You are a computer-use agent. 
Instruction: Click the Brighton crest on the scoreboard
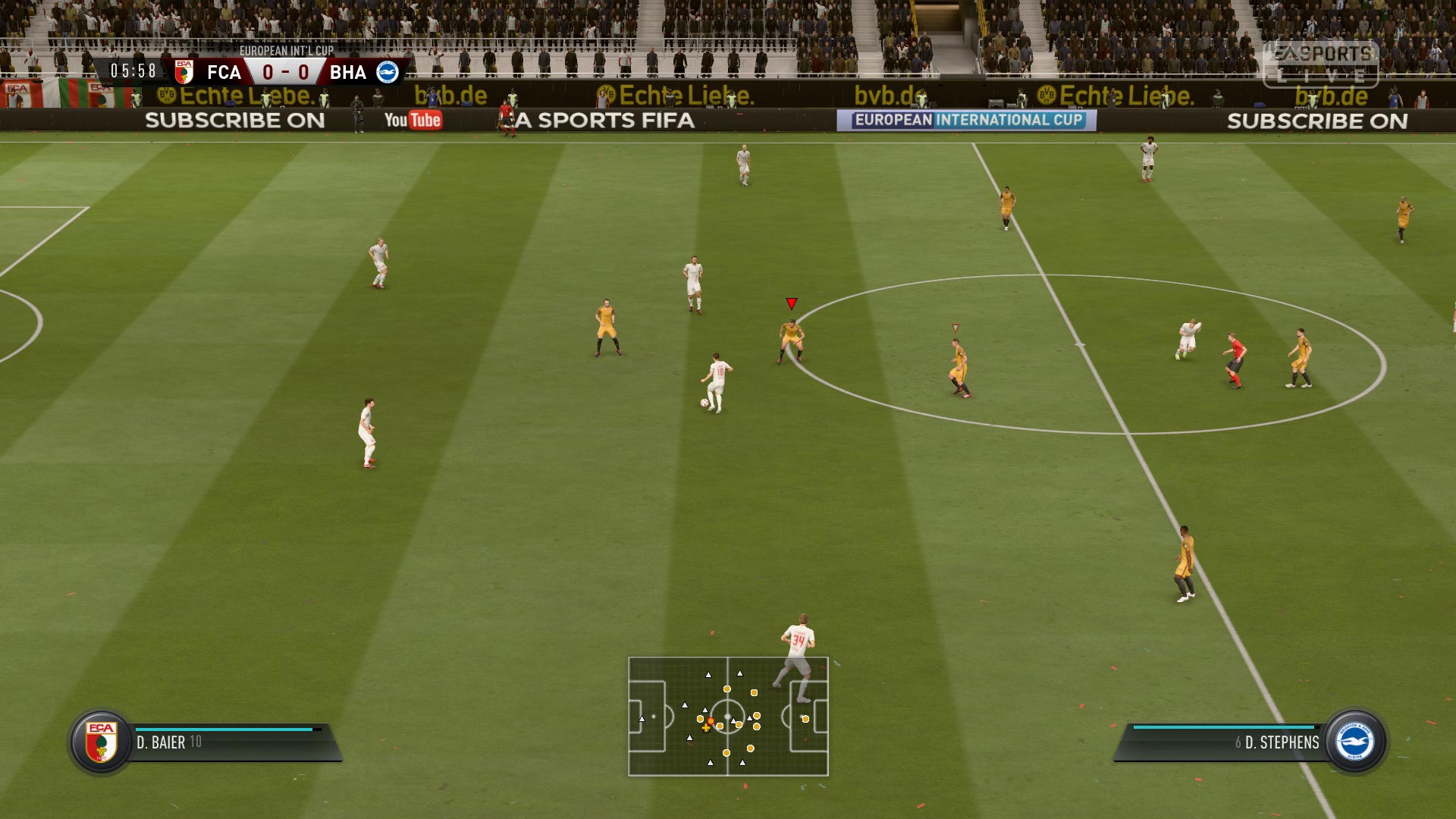point(388,72)
